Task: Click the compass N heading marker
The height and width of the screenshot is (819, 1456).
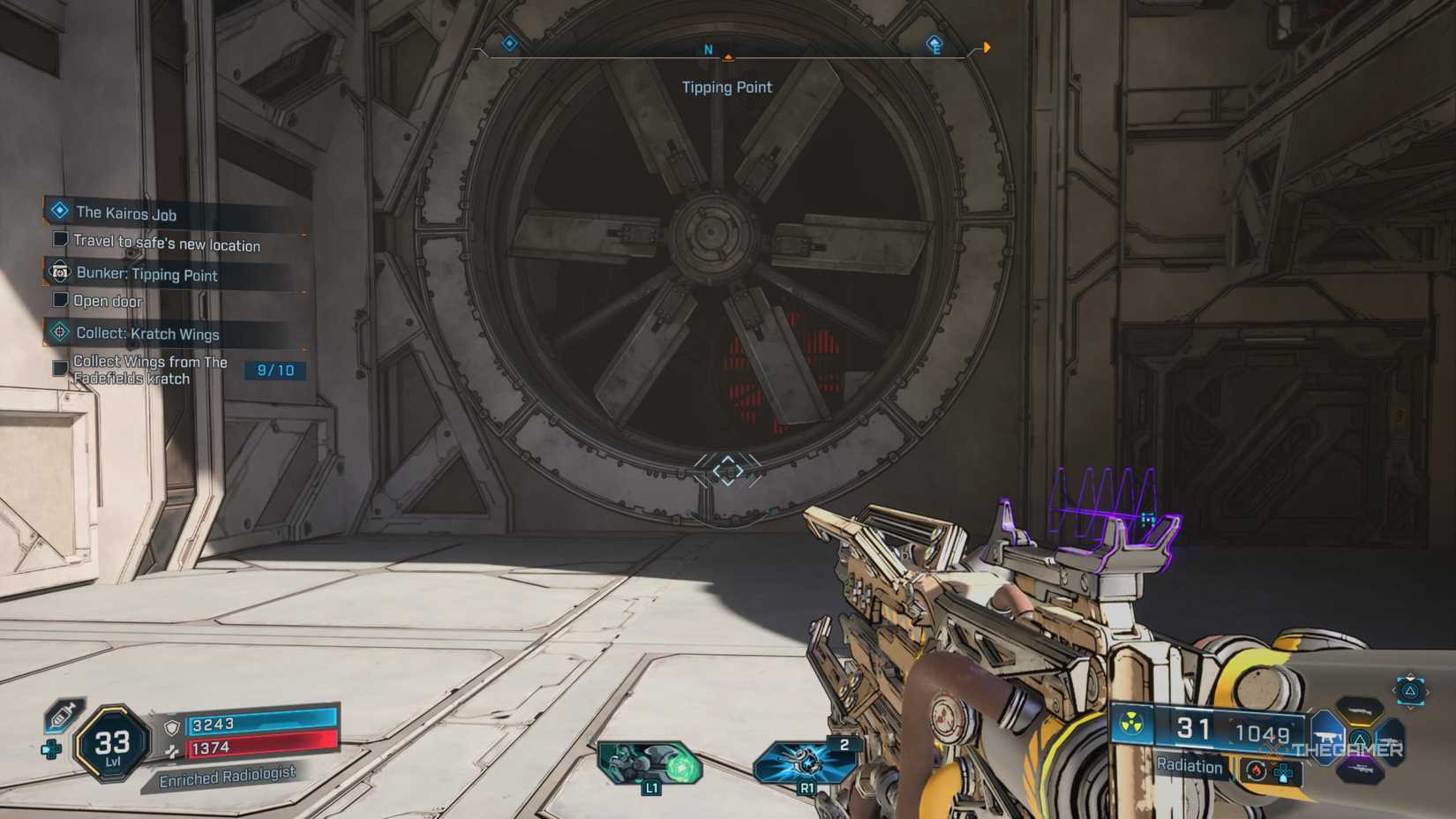Action: pos(706,50)
